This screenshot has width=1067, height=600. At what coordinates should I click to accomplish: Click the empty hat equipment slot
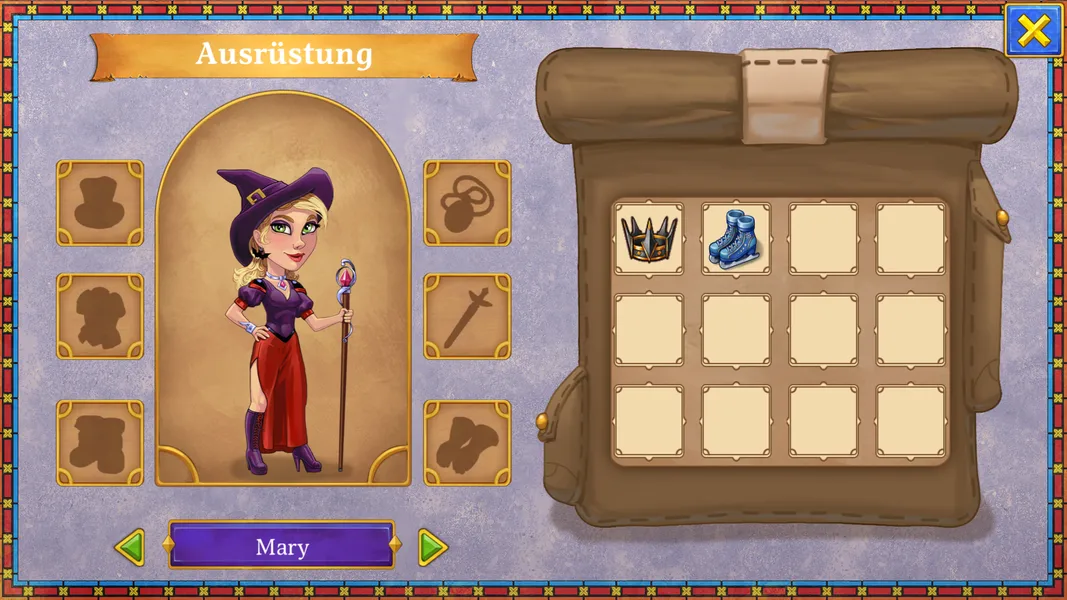(x=100, y=203)
